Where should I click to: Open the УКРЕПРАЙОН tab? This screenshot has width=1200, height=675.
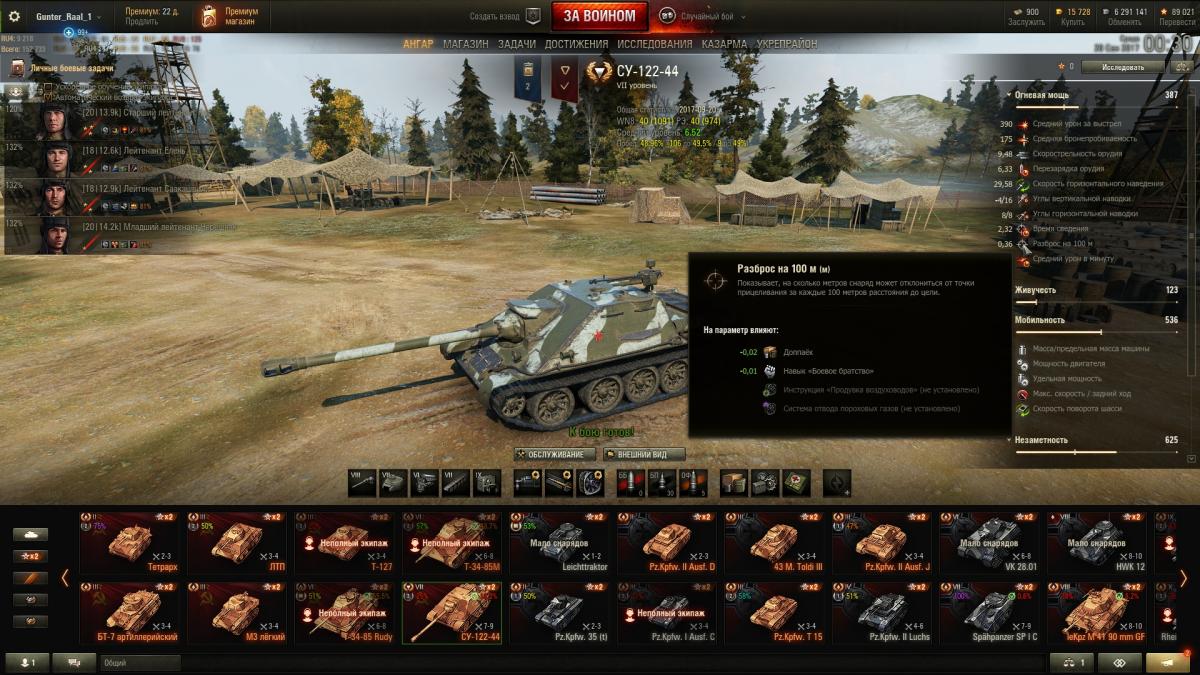(x=787, y=44)
